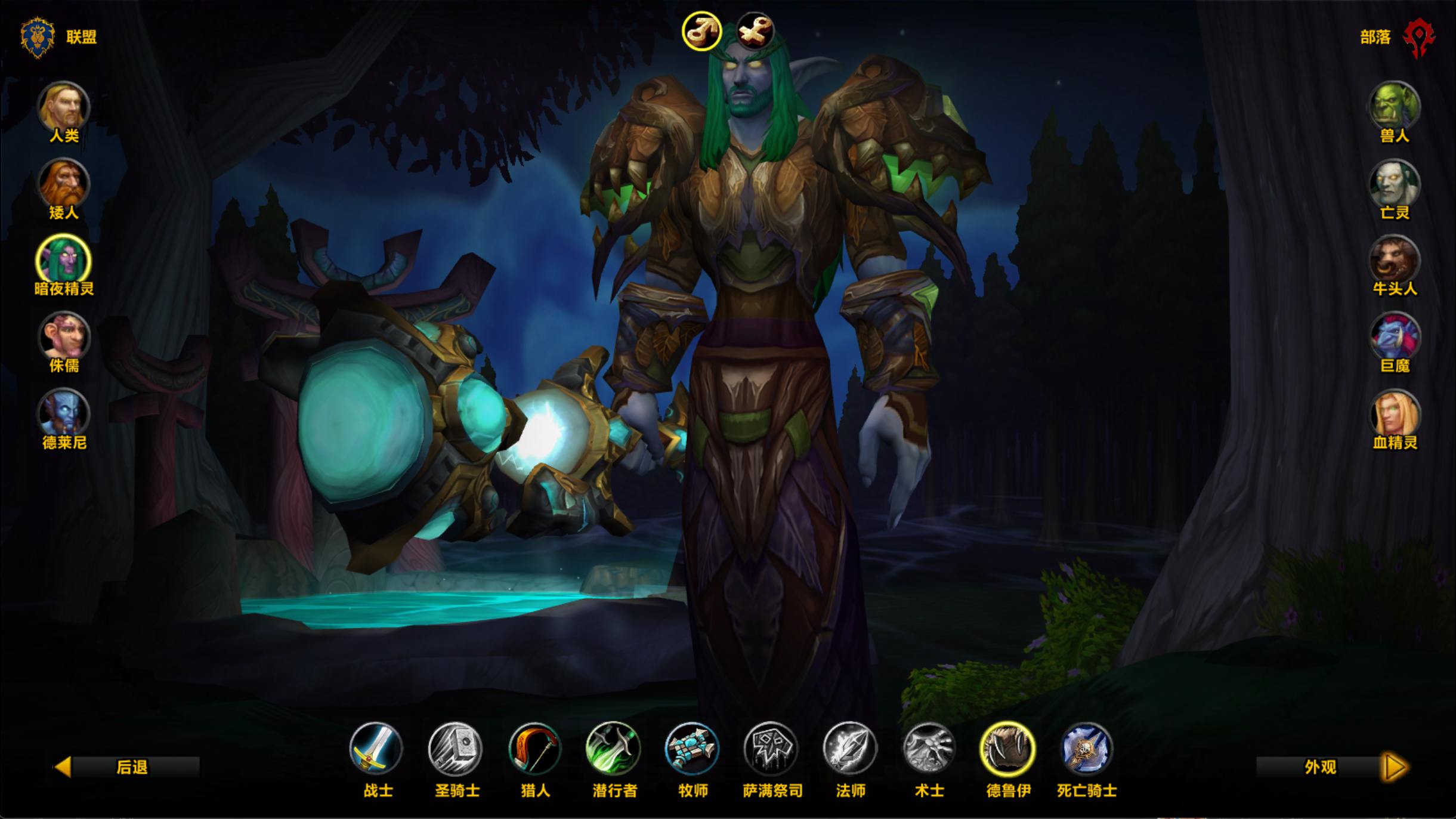1456x819 pixels.
Task: Select the Hunter class (猎人)
Action: tap(534, 748)
